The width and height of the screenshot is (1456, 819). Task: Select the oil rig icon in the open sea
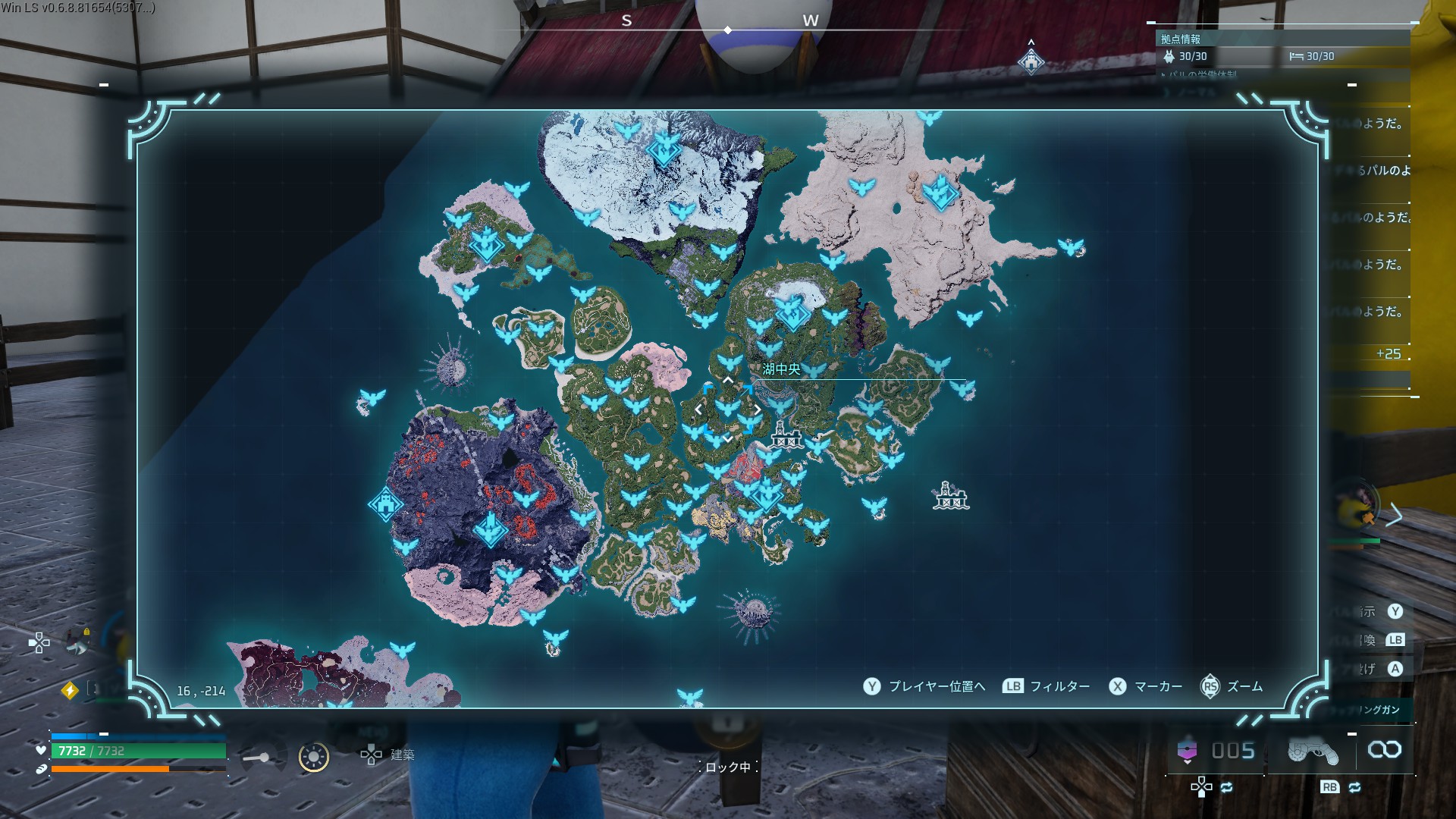[x=950, y=496]
